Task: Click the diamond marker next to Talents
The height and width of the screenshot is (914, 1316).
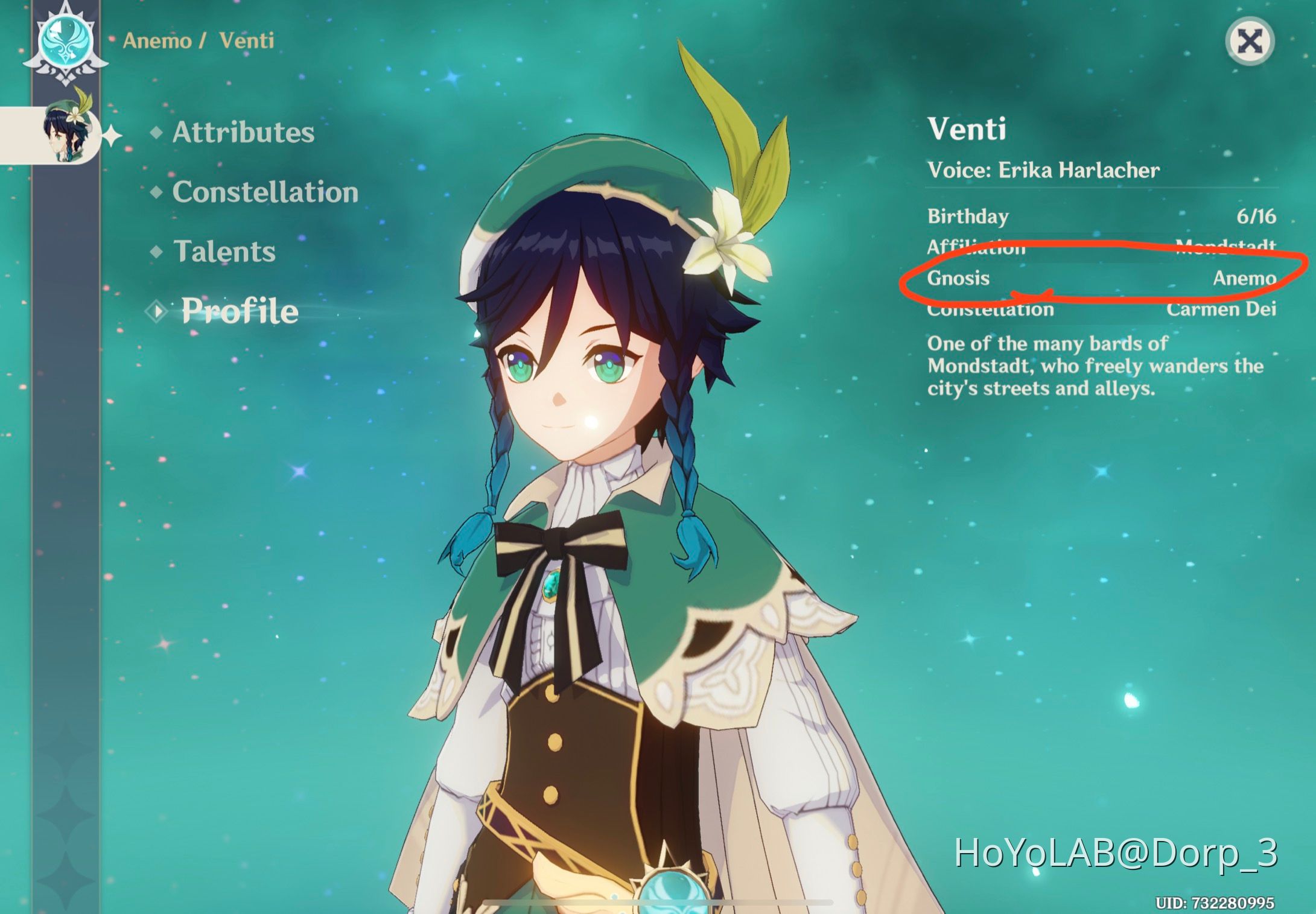Action: click(158, 252)
